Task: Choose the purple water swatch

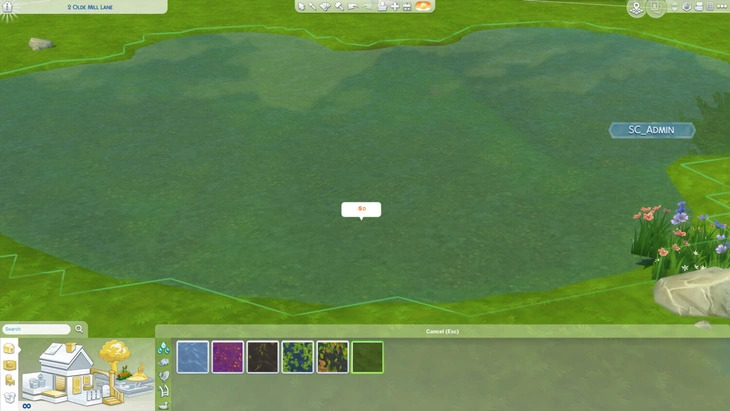Action: pos(228,357)
